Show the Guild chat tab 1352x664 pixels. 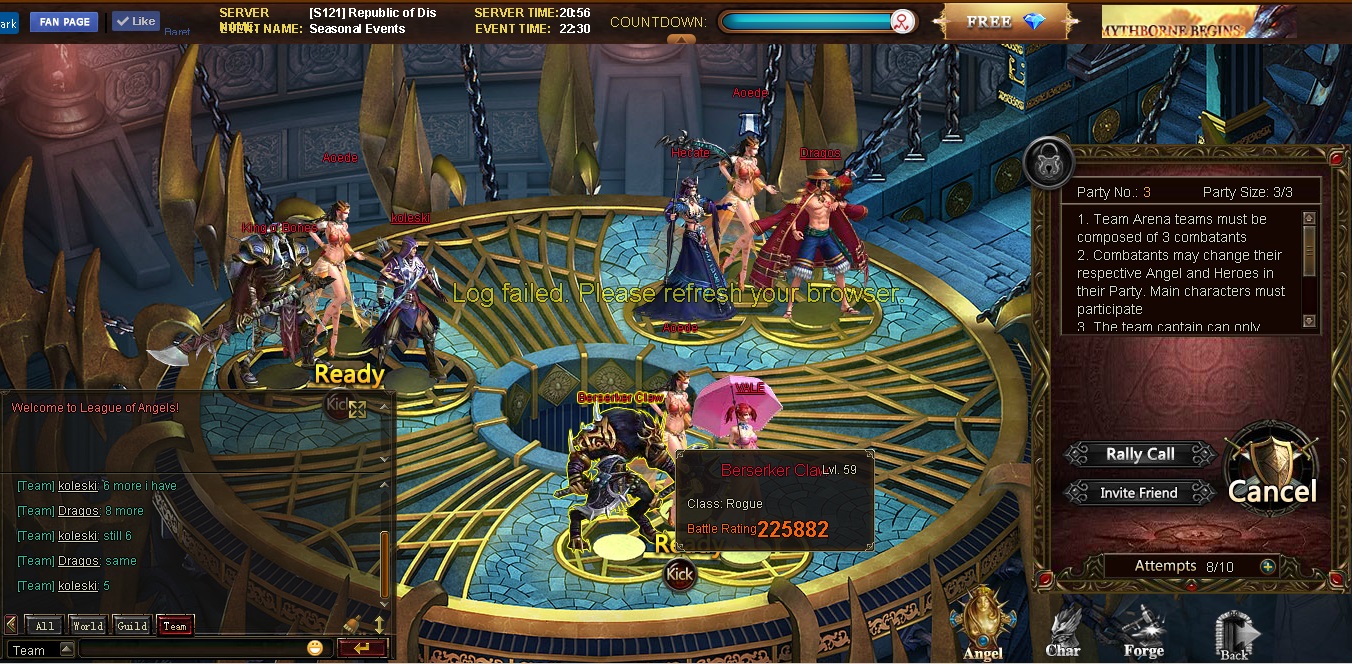pos(132,626)
